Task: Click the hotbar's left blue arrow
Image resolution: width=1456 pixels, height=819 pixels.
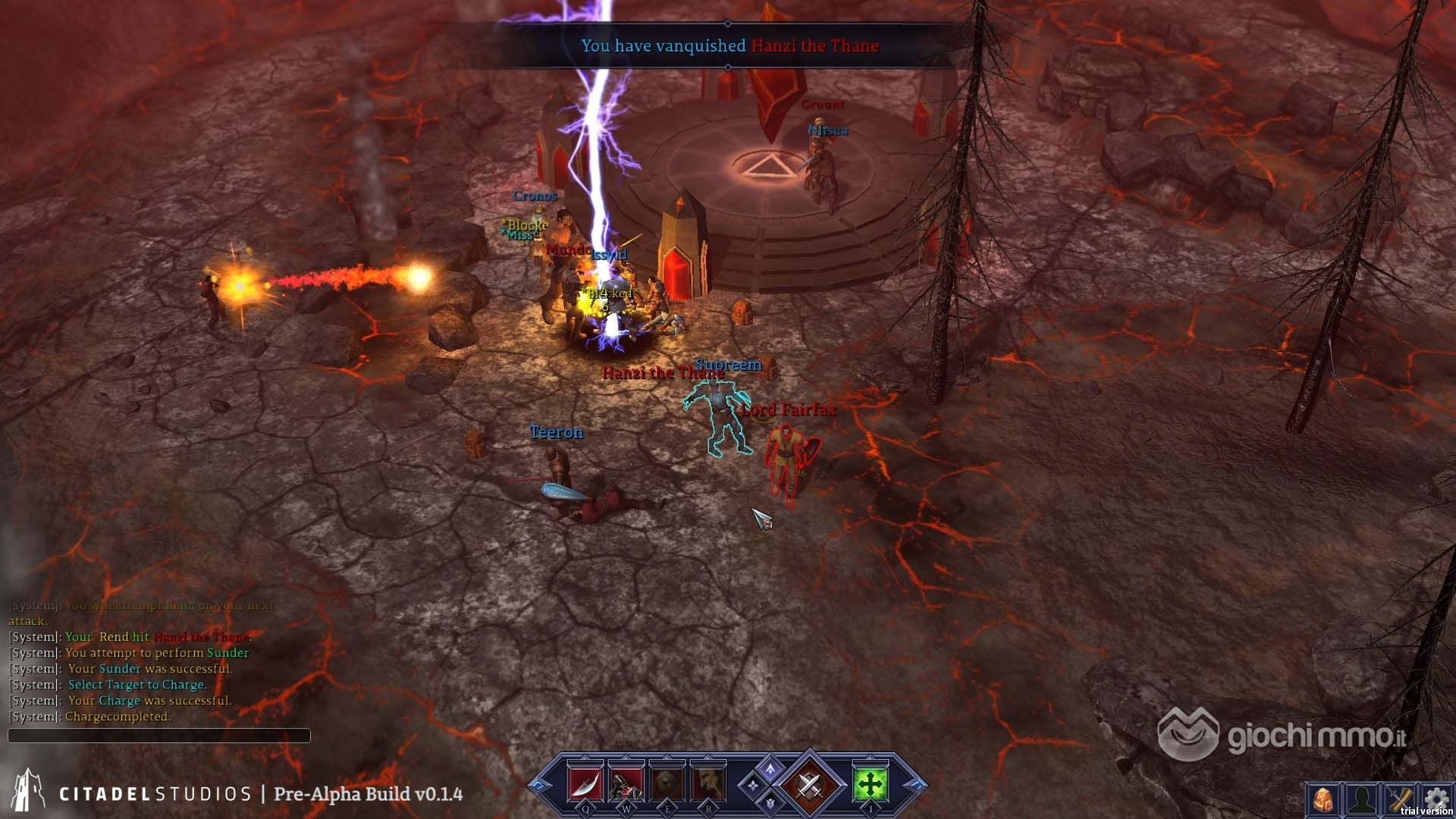Action: [x=539, y=786]
